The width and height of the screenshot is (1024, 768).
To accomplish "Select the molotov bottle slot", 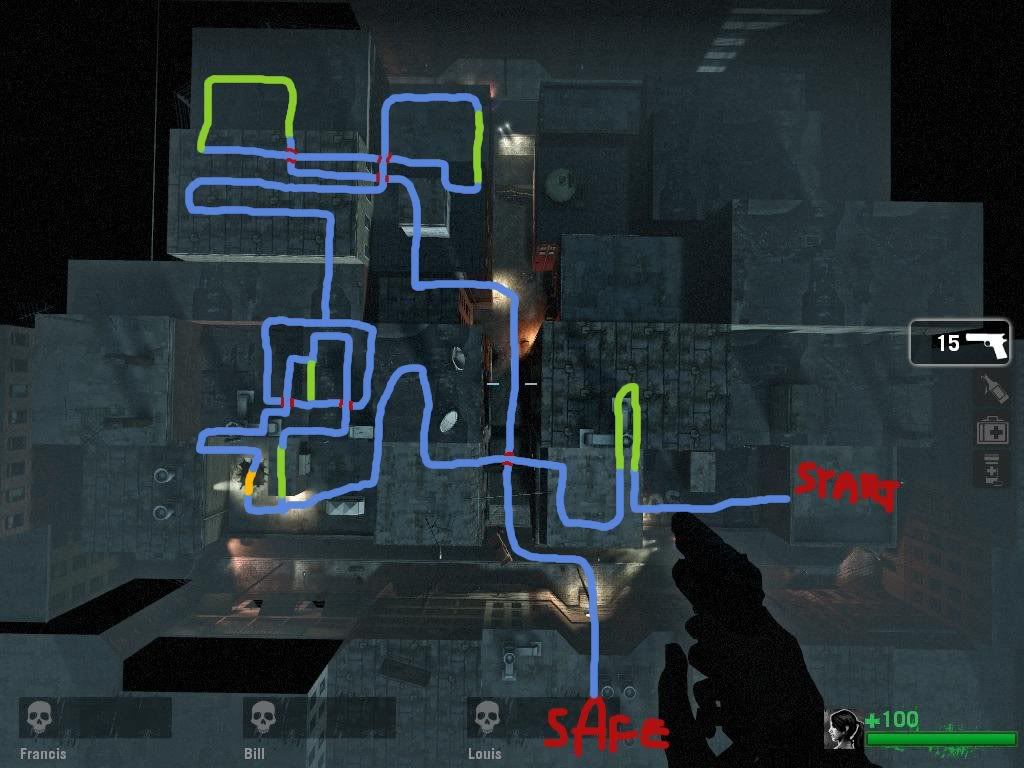I will click(x=991, y=390).
